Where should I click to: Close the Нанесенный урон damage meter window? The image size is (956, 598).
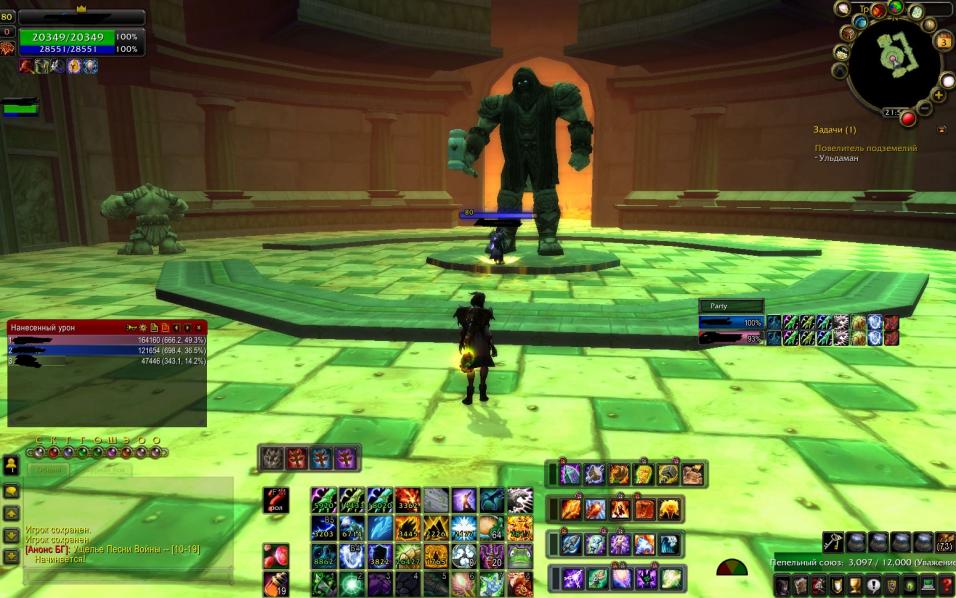200,327
